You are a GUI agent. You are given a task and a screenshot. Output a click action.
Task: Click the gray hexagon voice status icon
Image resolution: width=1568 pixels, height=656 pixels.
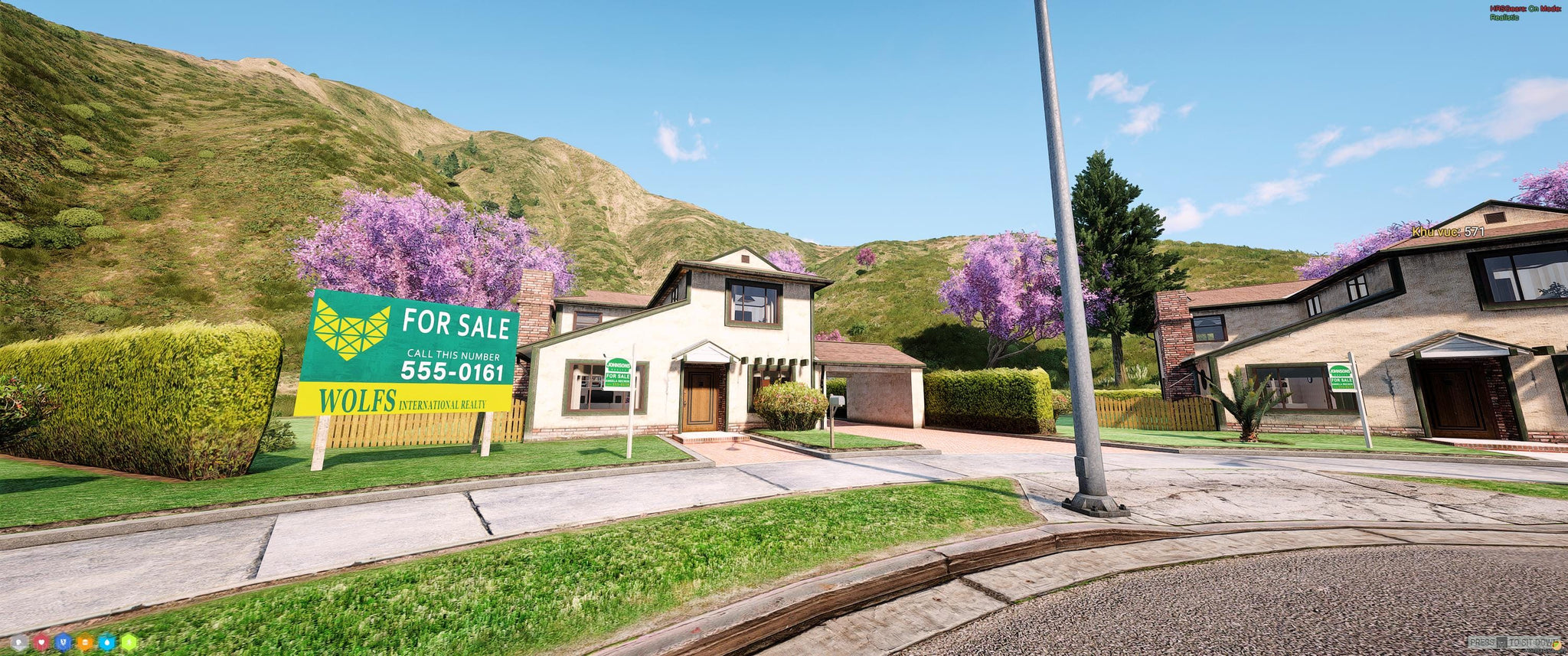[20, 642]
